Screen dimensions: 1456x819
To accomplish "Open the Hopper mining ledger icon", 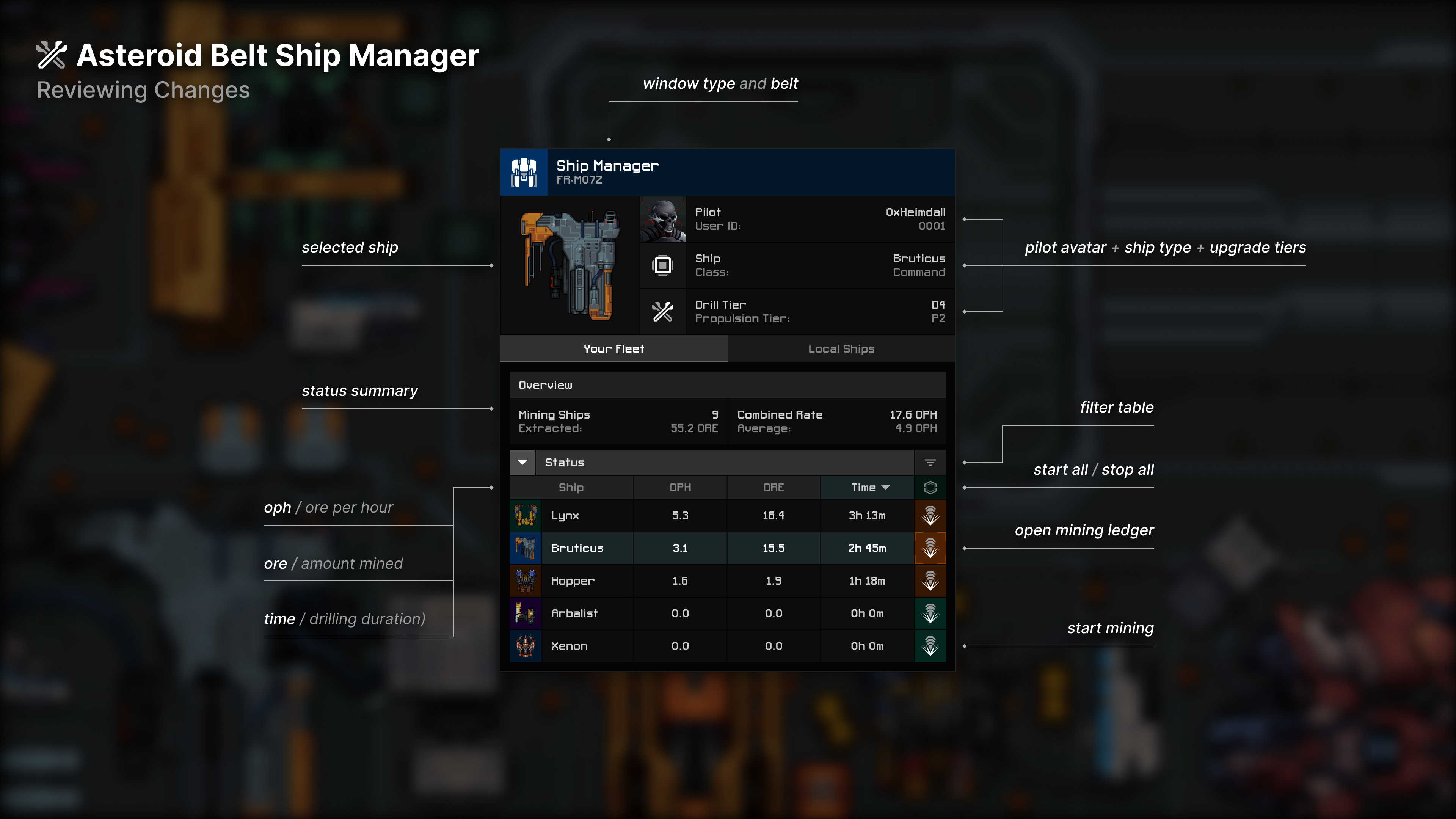I will 930,581.
